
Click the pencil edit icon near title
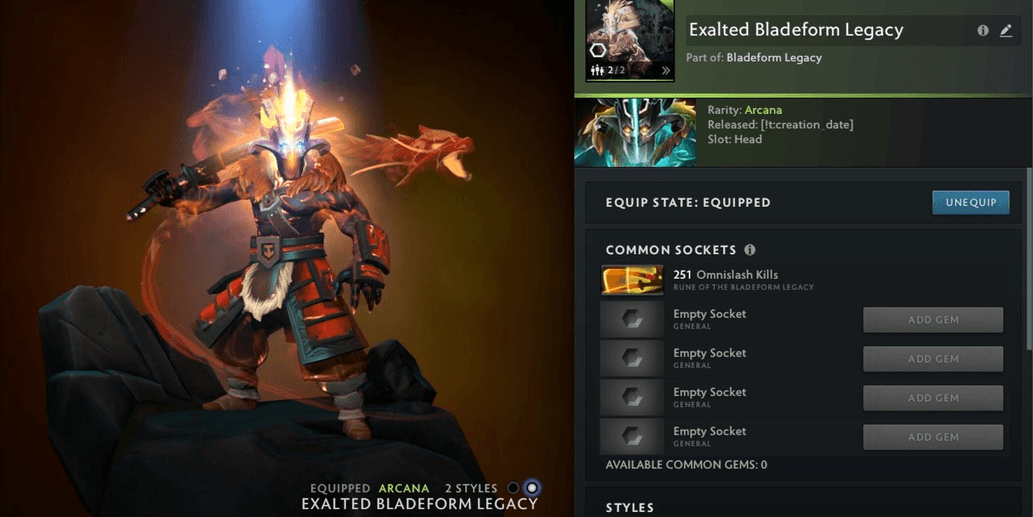click(1006, 31)
